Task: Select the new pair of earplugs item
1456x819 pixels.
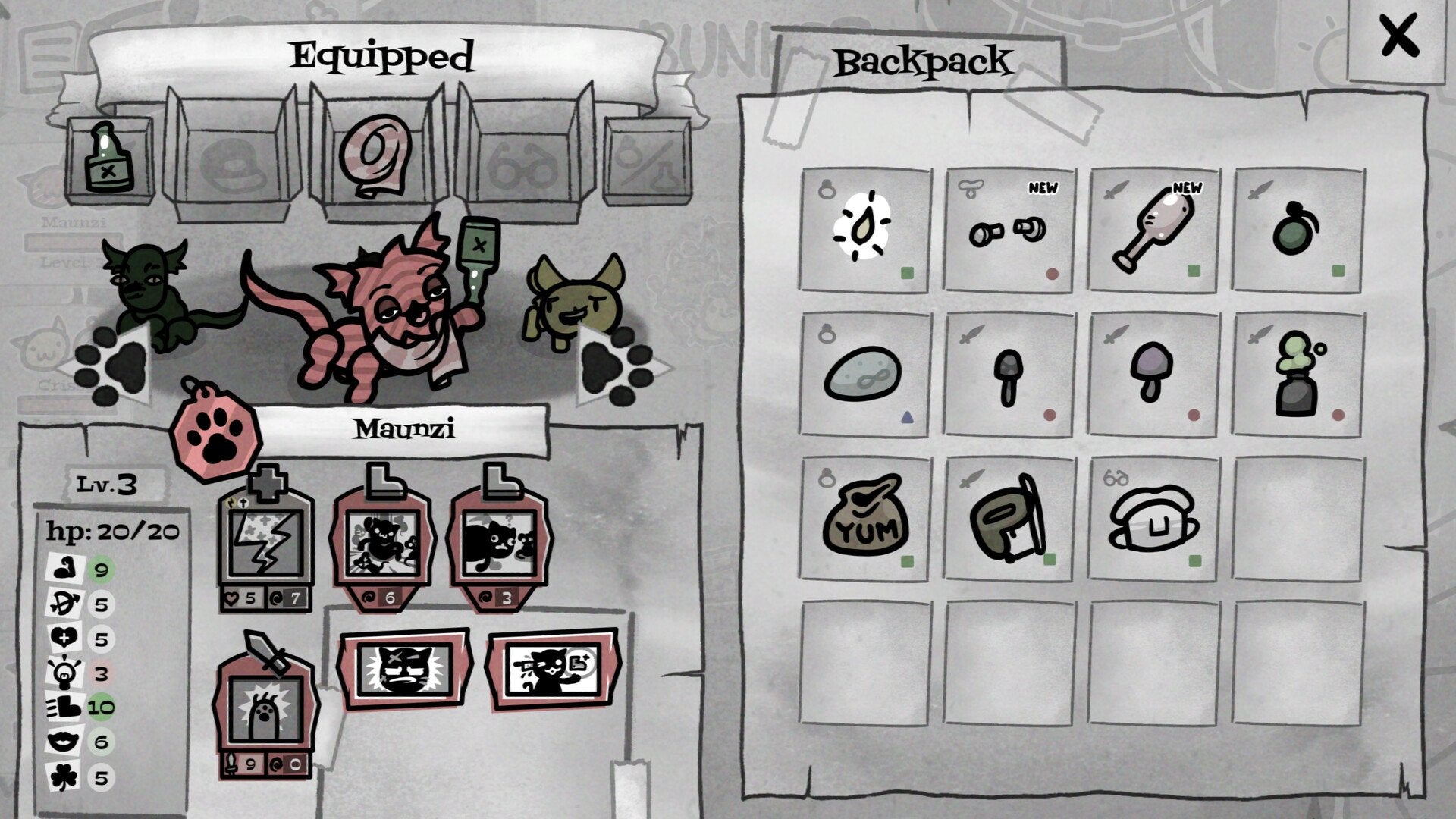Action: pos(1008,229)
